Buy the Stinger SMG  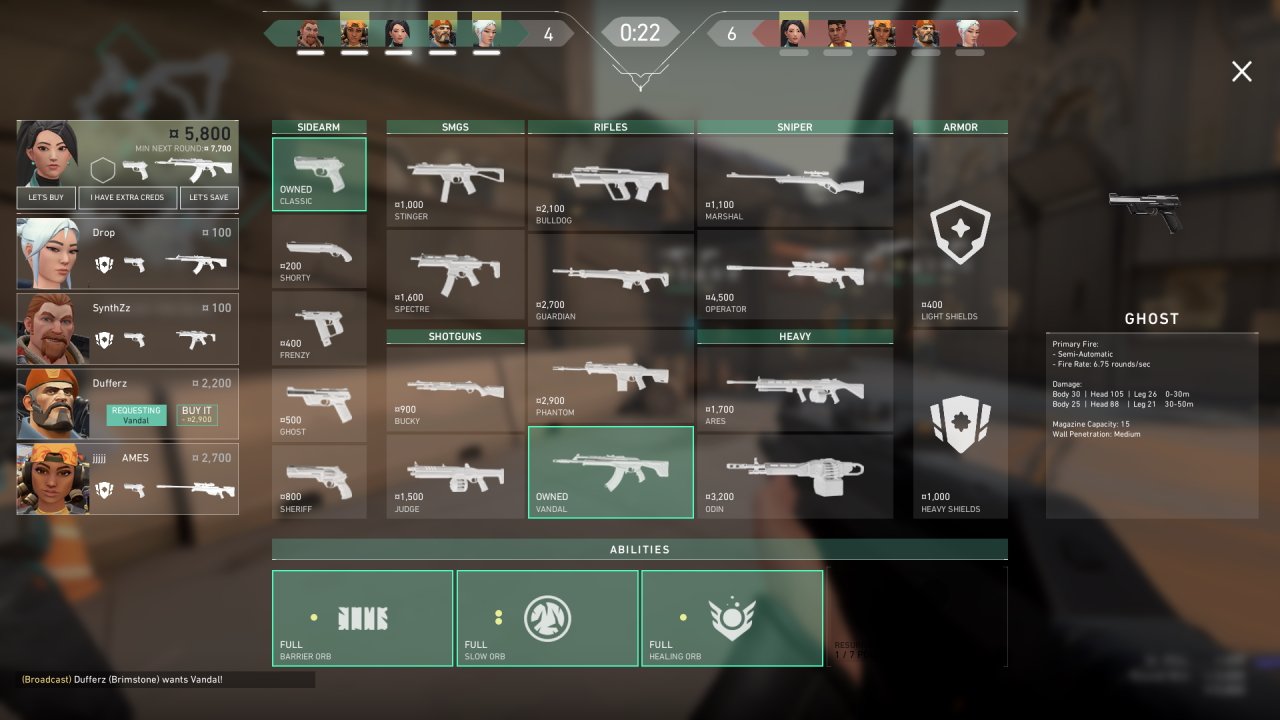pyautogui.click(x=455, y=180)
